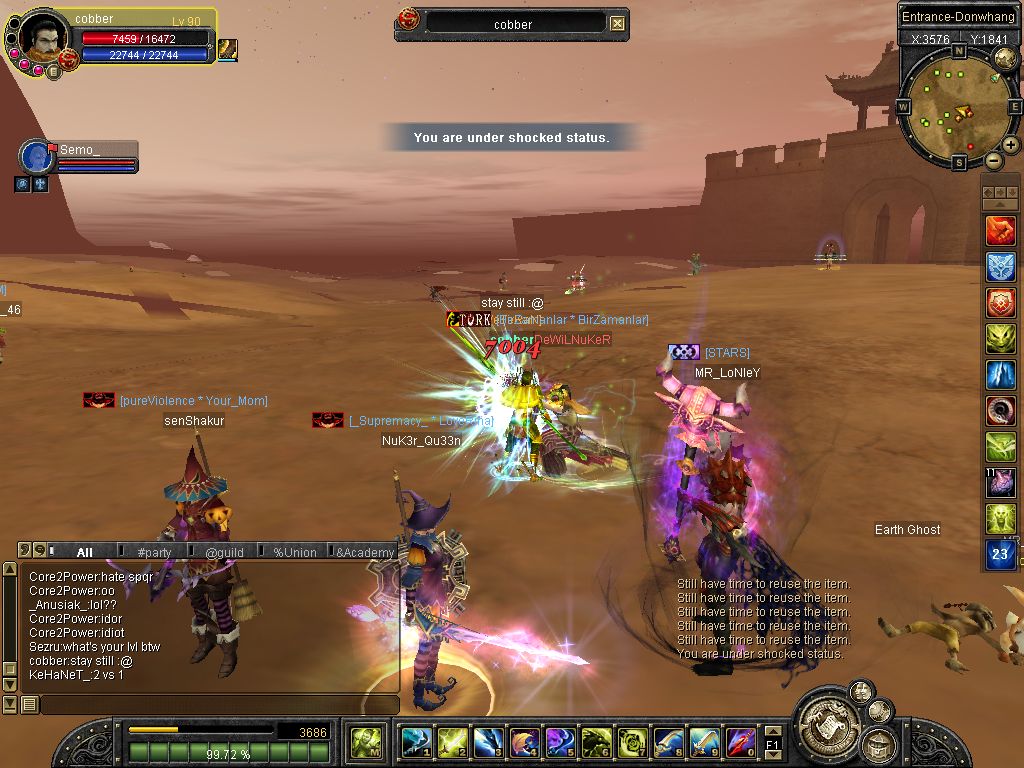Zoom in the minimap with plus button
Screen dimensions: 1024x768
pos(1011,145)
